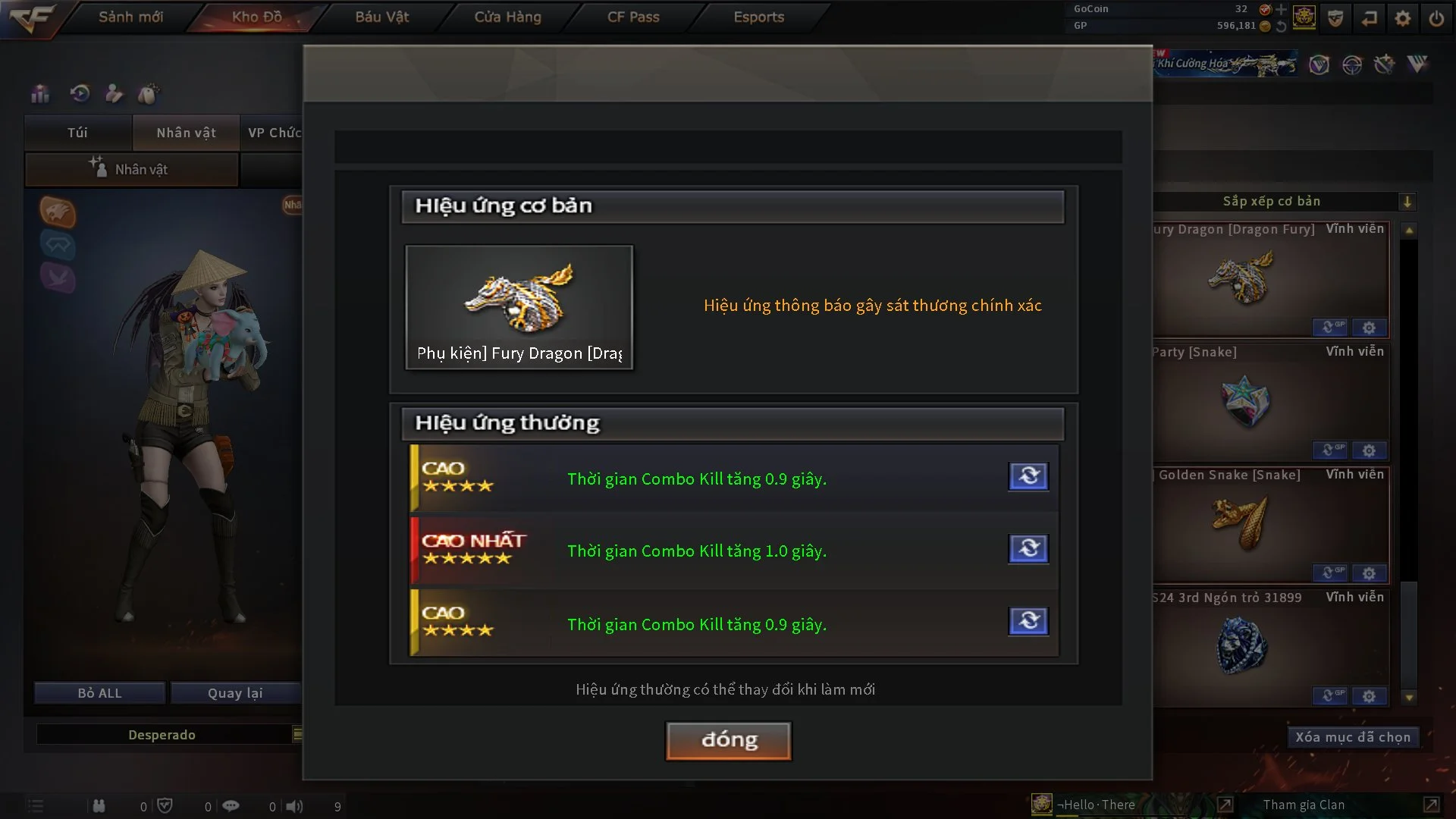Viewport: 1456px width, 819px height.
Task: Open the Sắp xếp cơ bản sort dropdown
Action: pos(1407,202)
